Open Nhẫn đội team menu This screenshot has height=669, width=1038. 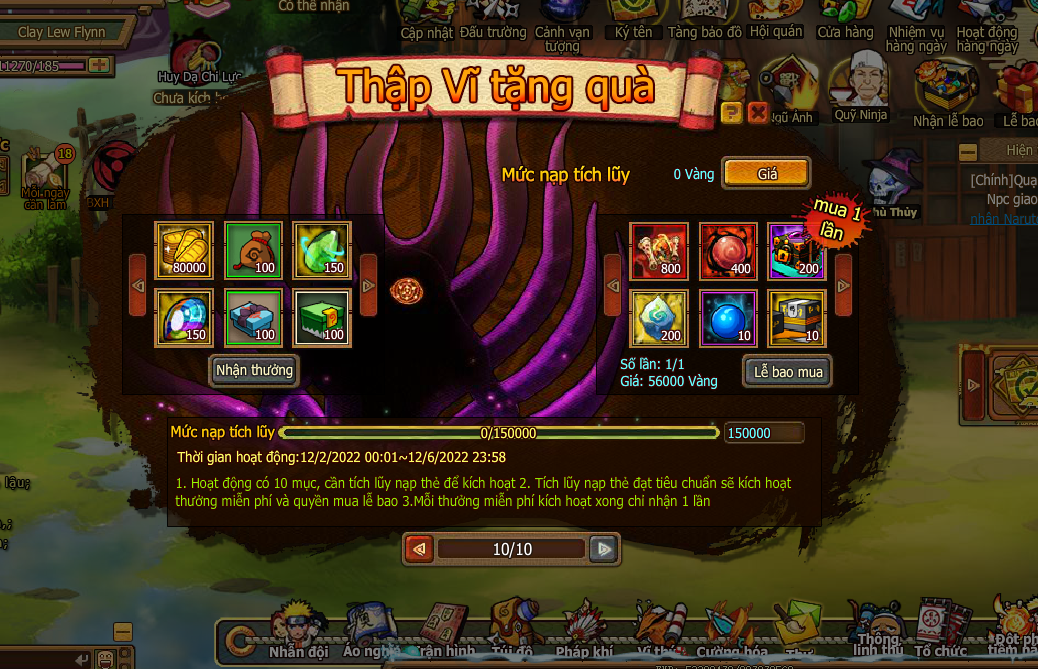pos(298,630)
